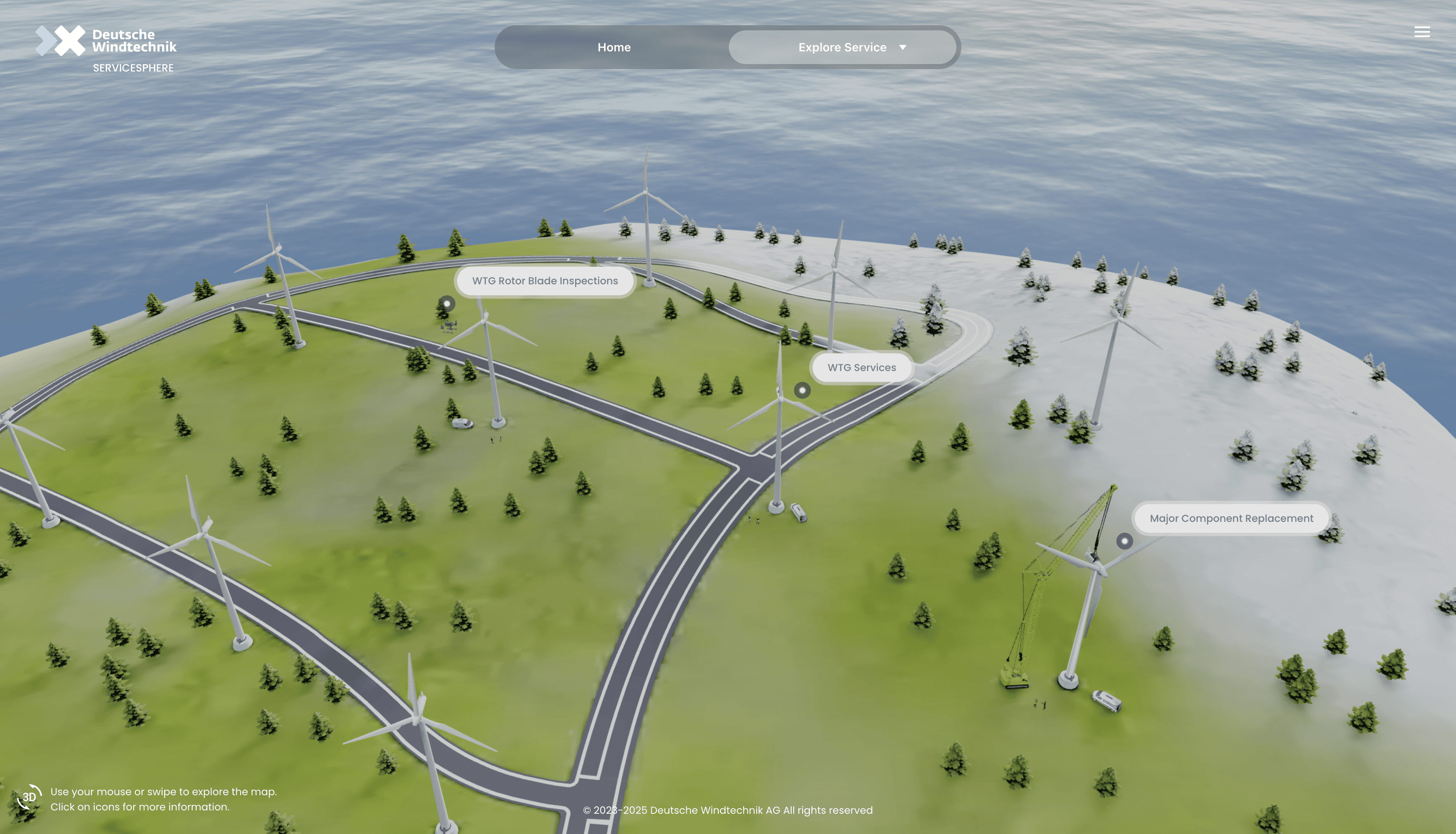The height and width of the screenshot is (834, 1456).
Task: Click the map marker below WTG Rotor Blade Inspections
Action: [x=447, y=304]
